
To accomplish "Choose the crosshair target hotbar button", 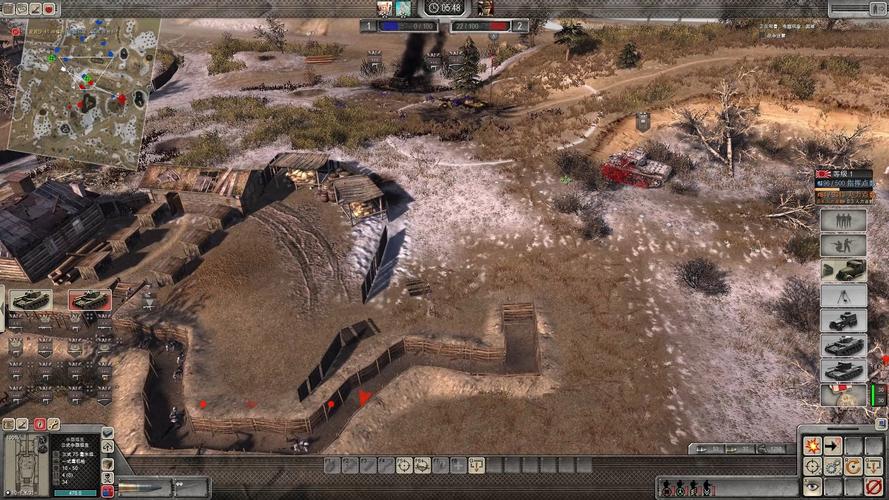I will pos(404,465).
